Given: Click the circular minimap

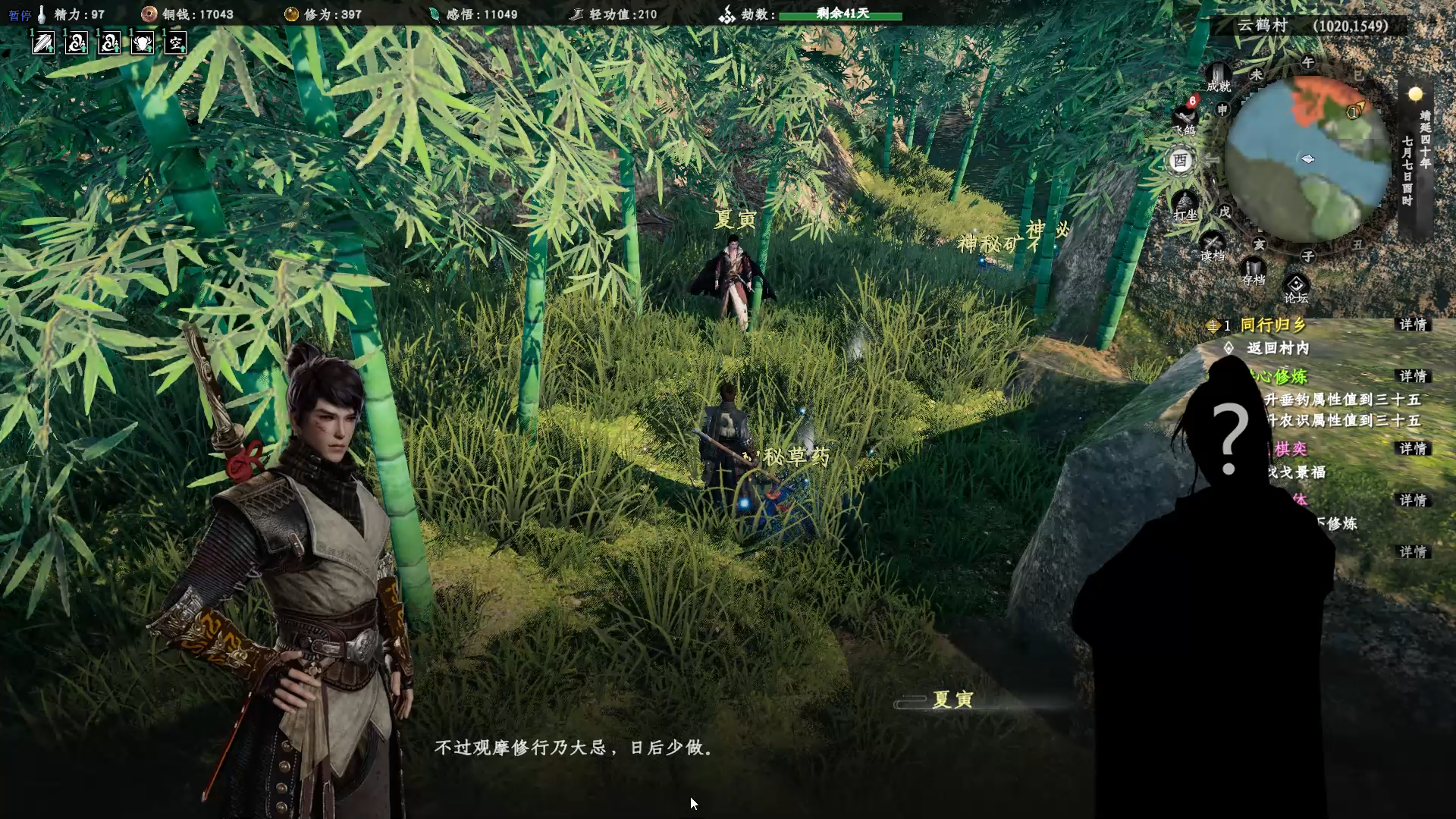Looking at the screenshot, I should 1307,159.
